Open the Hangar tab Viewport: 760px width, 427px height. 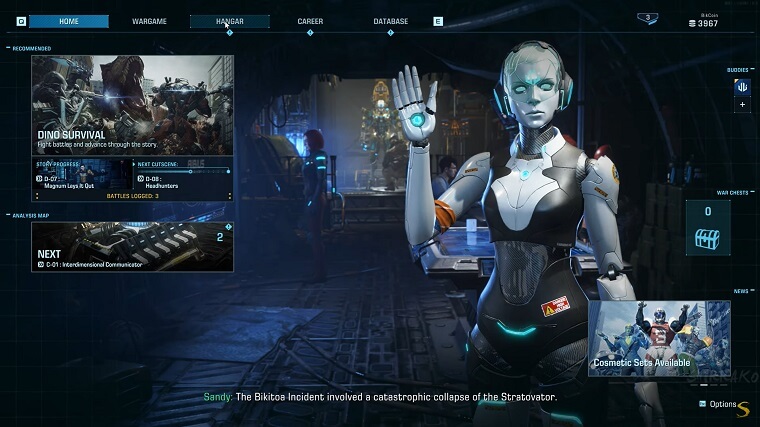pyautogui.click(x=229, y=21)
